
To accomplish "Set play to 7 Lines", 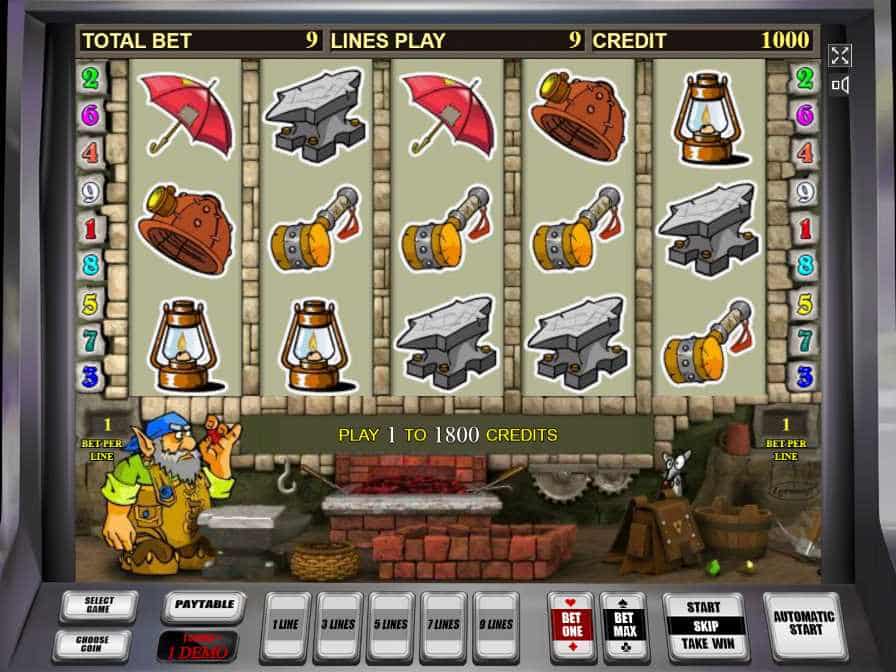I will click(x=444, y=625).
